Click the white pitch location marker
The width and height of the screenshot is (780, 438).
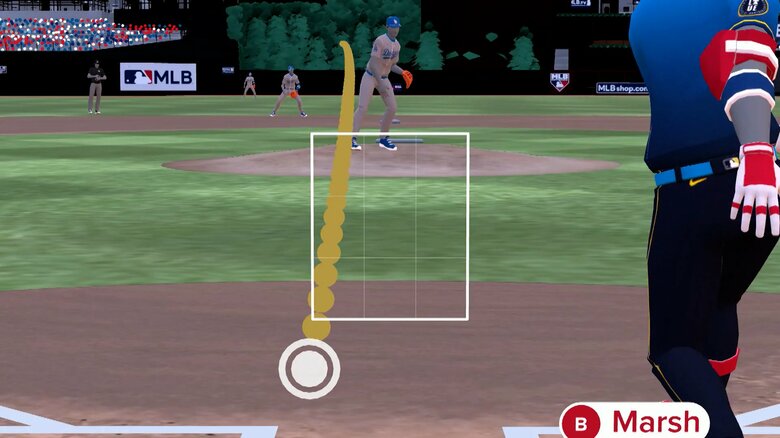pyautogui.click(x=309, y=369)
